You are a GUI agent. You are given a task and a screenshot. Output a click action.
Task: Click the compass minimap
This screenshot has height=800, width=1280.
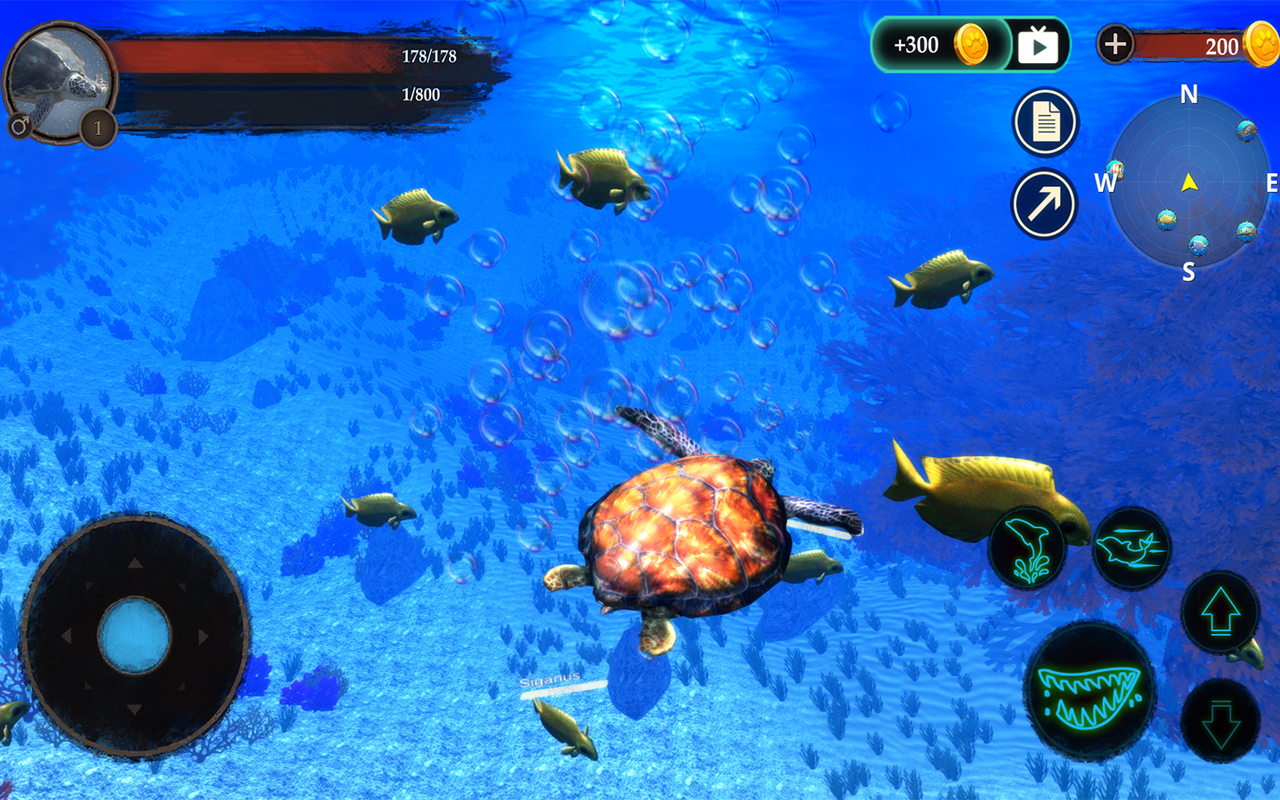coord(1188,183)
